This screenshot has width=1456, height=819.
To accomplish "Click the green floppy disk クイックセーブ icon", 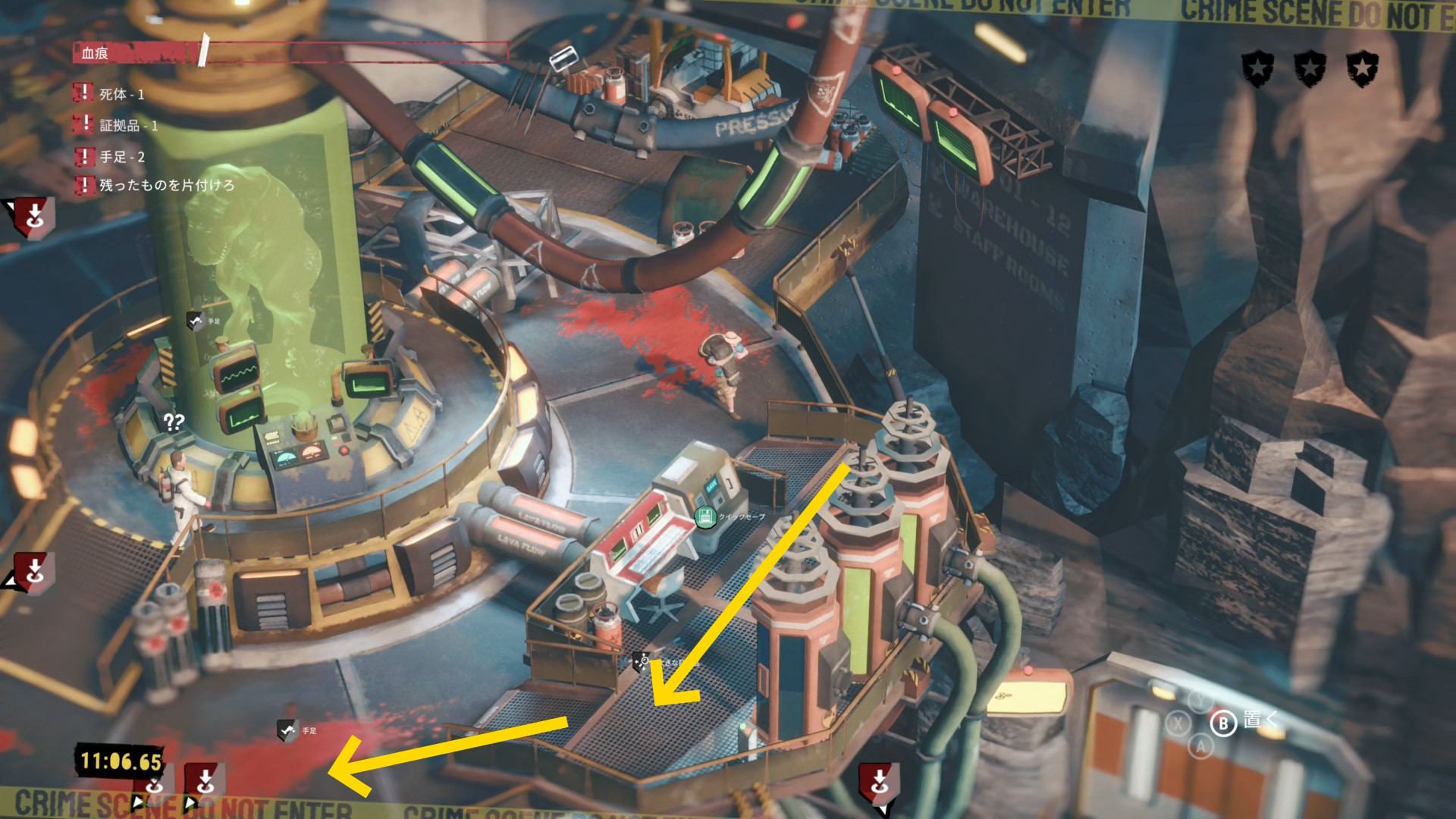I will click(705, 518).
